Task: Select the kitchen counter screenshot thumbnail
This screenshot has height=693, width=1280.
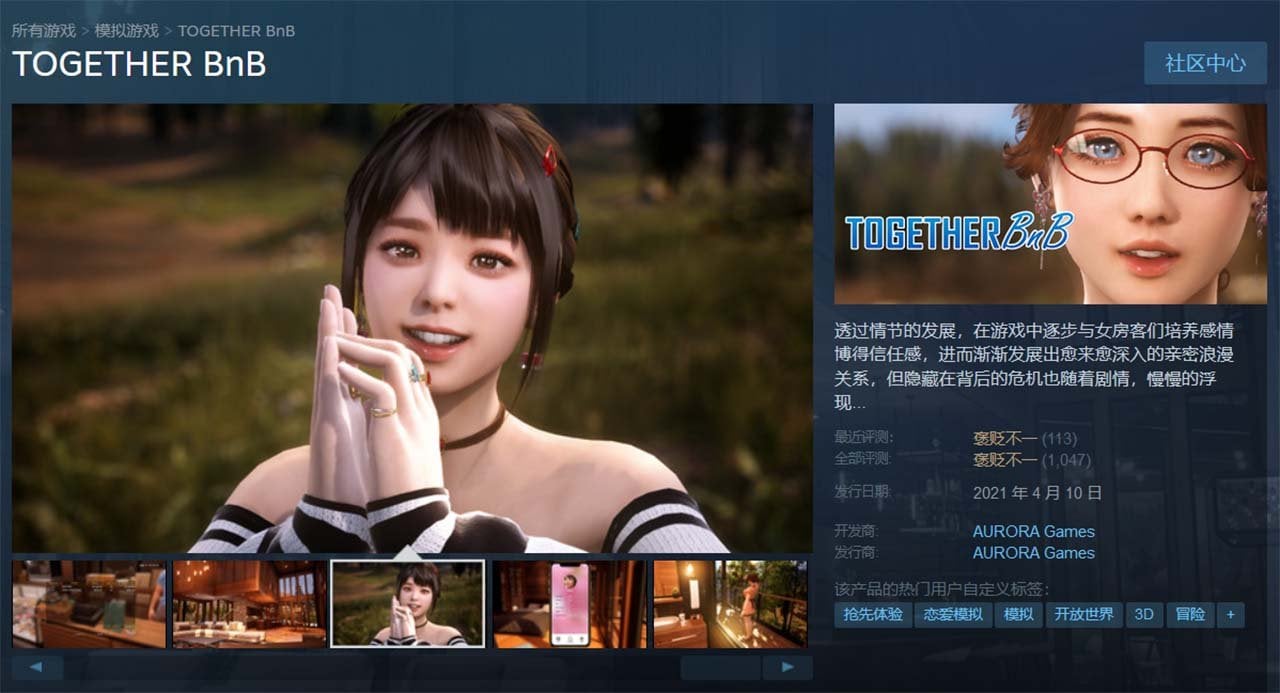Action: pyautogui.click(x=89, y=604)
